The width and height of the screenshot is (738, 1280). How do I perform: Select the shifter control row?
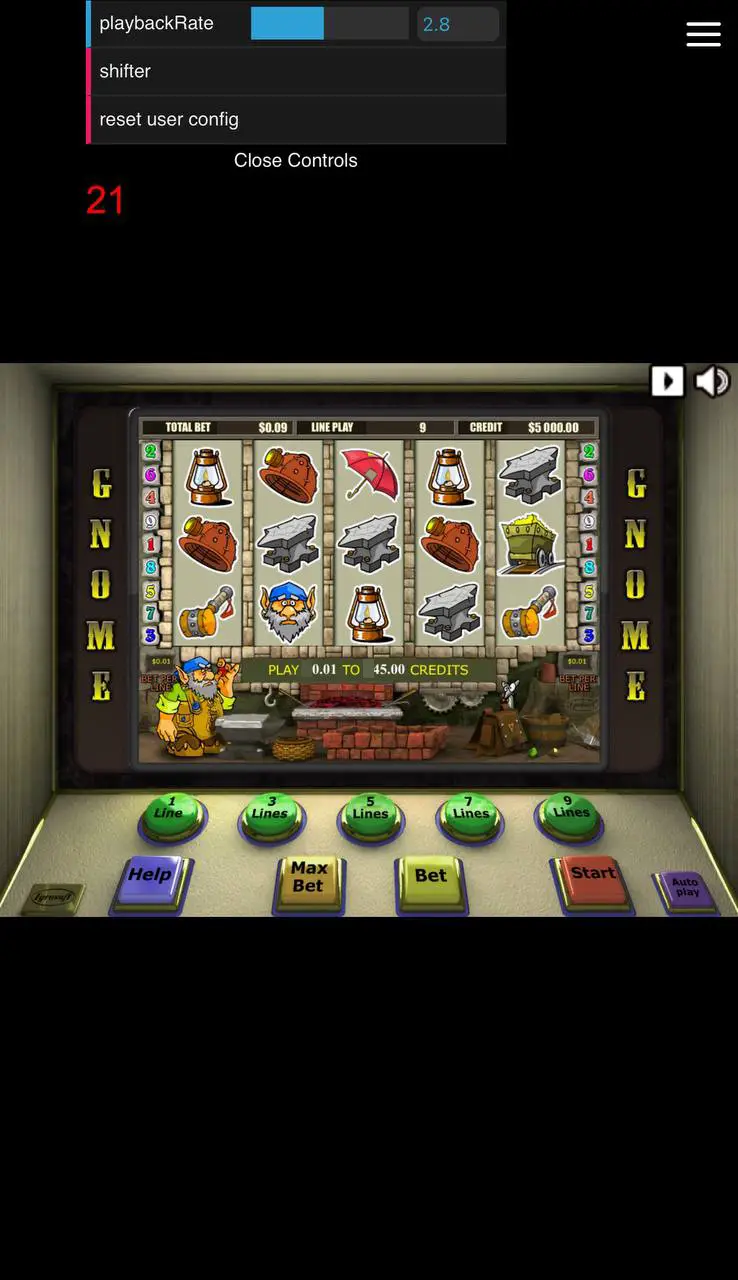point(297,72)
